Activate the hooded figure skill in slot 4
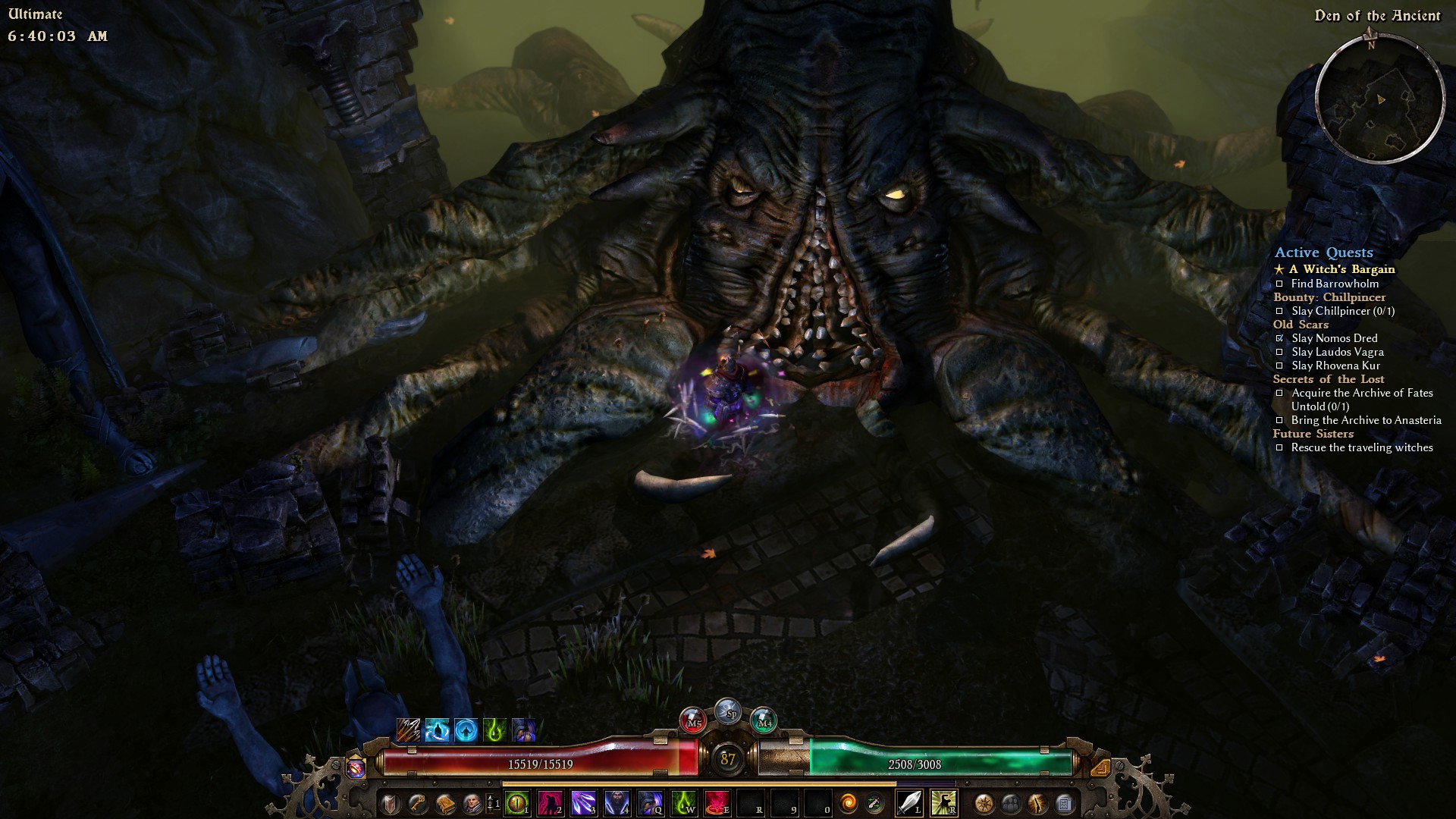1456x819 pixels. [x=617, y=803]
